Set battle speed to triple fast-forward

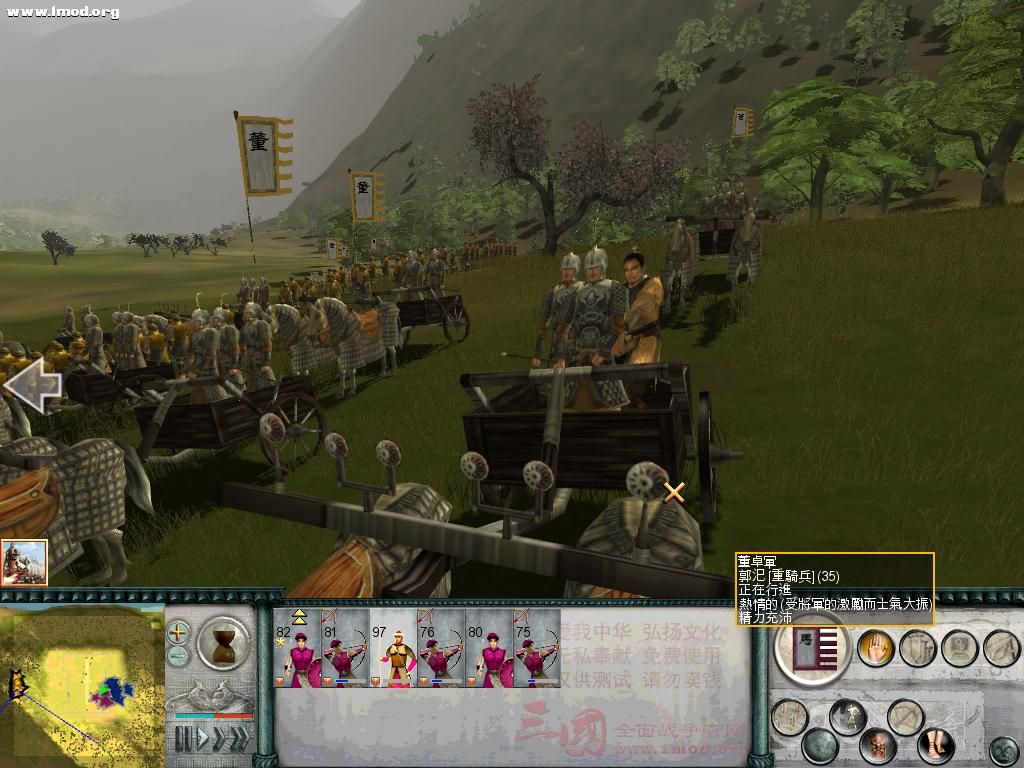pyautogui.click(x=239, y=739)
